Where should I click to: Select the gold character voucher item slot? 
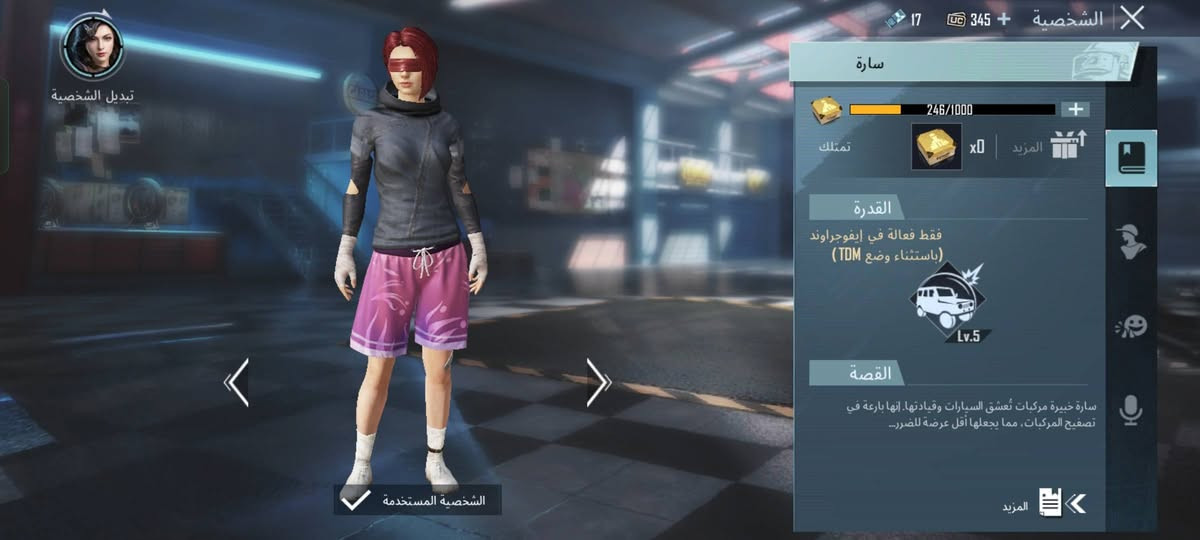tap(936, 147)
